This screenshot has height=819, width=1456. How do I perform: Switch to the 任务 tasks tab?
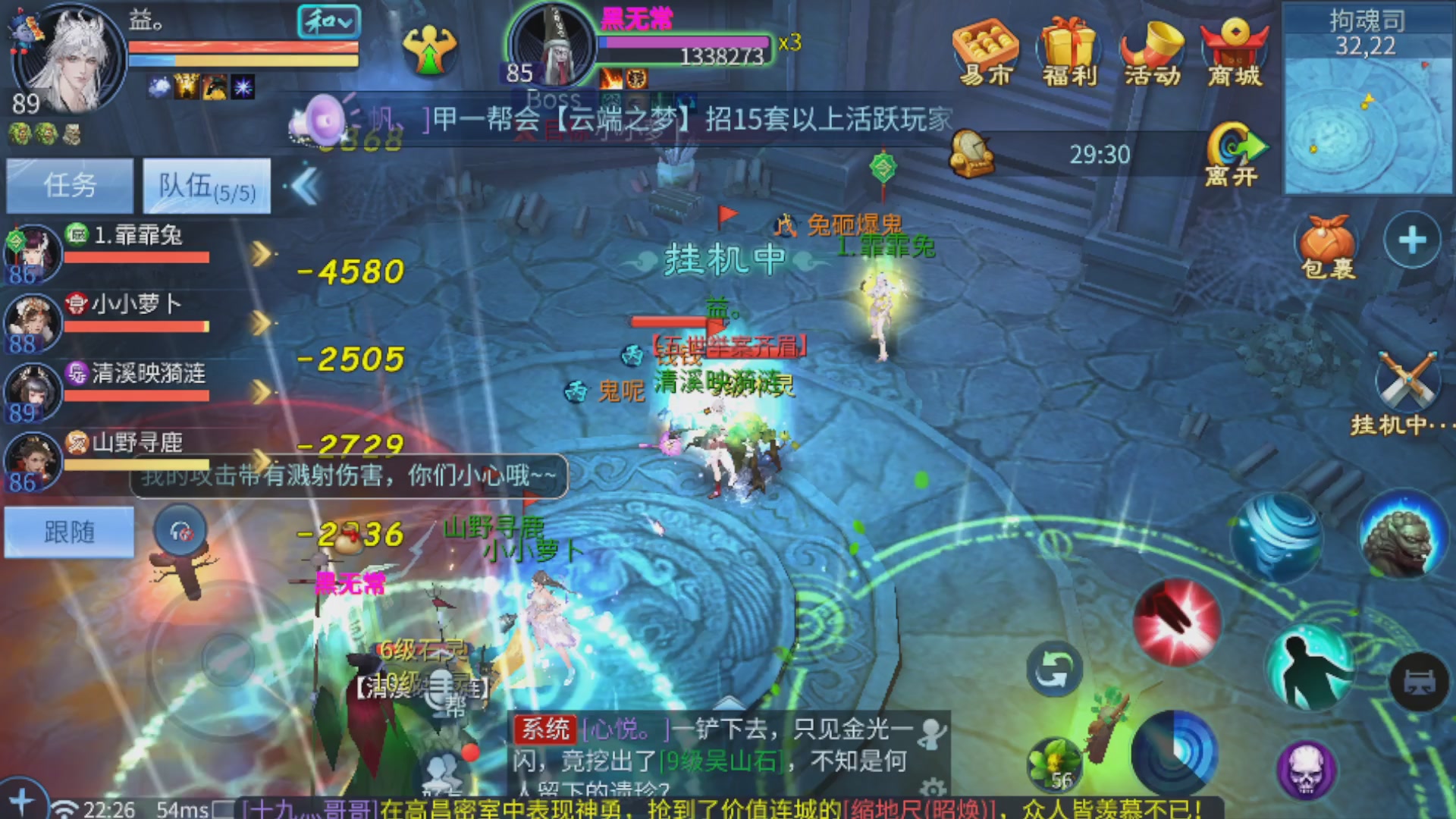70,184
